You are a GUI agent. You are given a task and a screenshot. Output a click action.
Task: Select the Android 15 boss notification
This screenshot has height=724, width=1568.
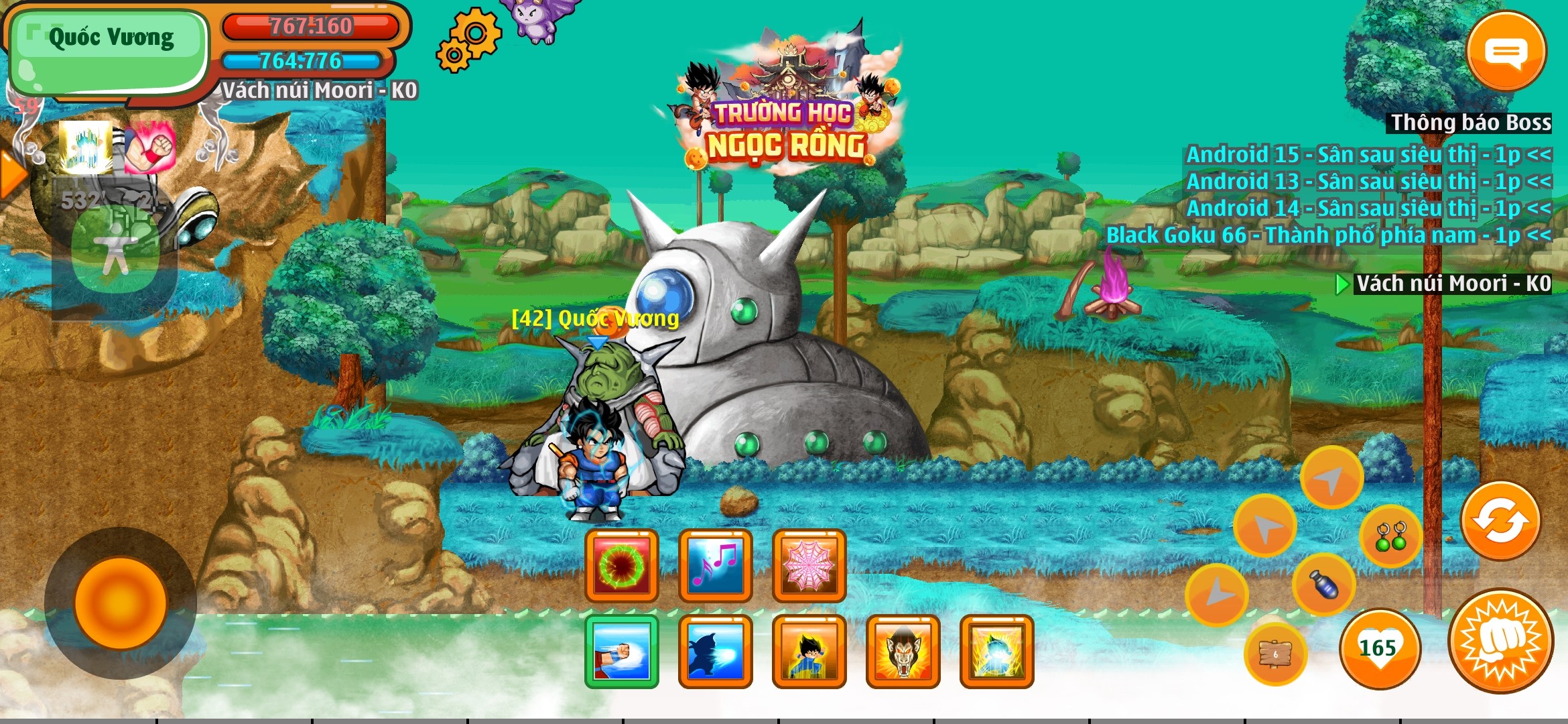(1368, 155)
